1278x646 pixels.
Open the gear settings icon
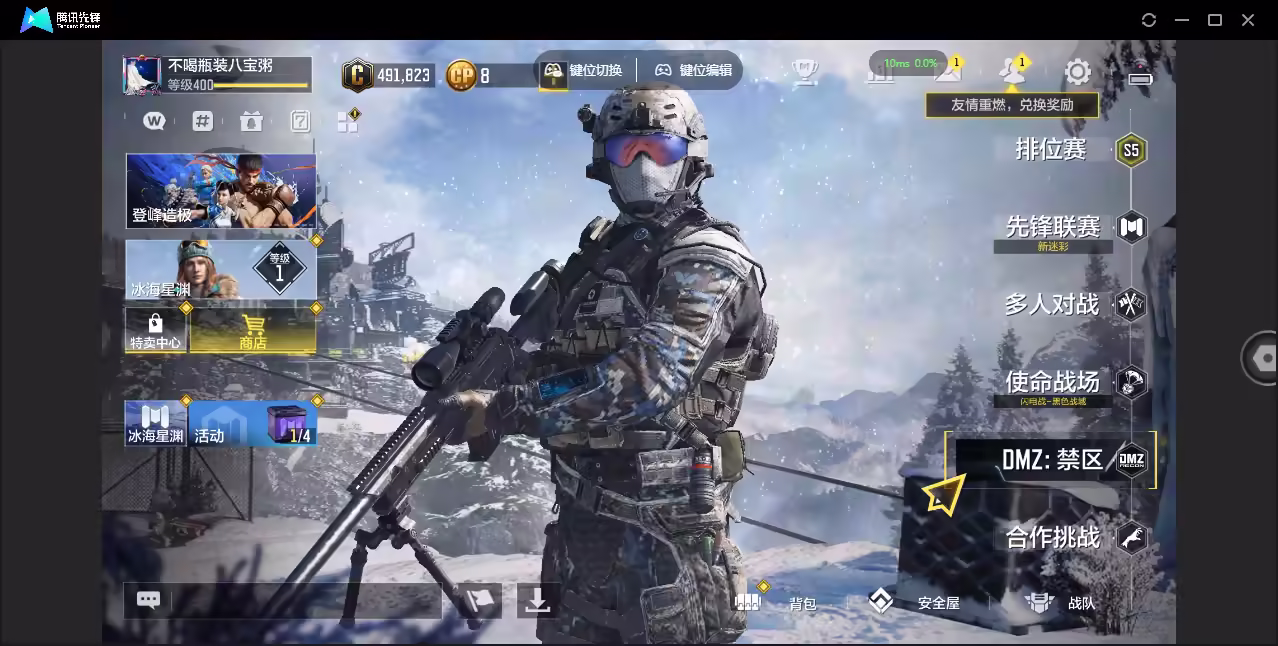(1077, 71)
